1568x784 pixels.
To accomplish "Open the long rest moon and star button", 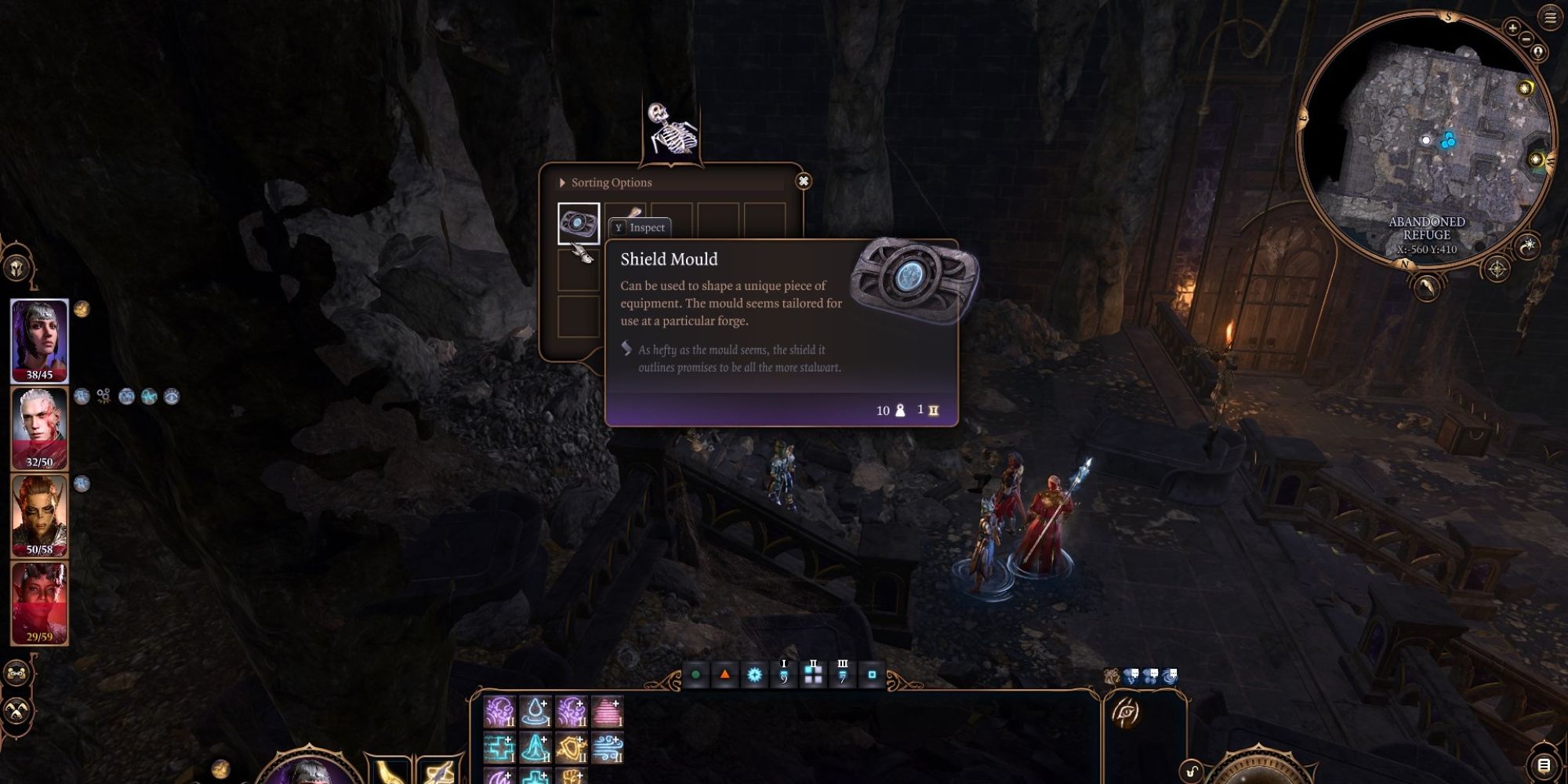I will tap(1528, 246).
